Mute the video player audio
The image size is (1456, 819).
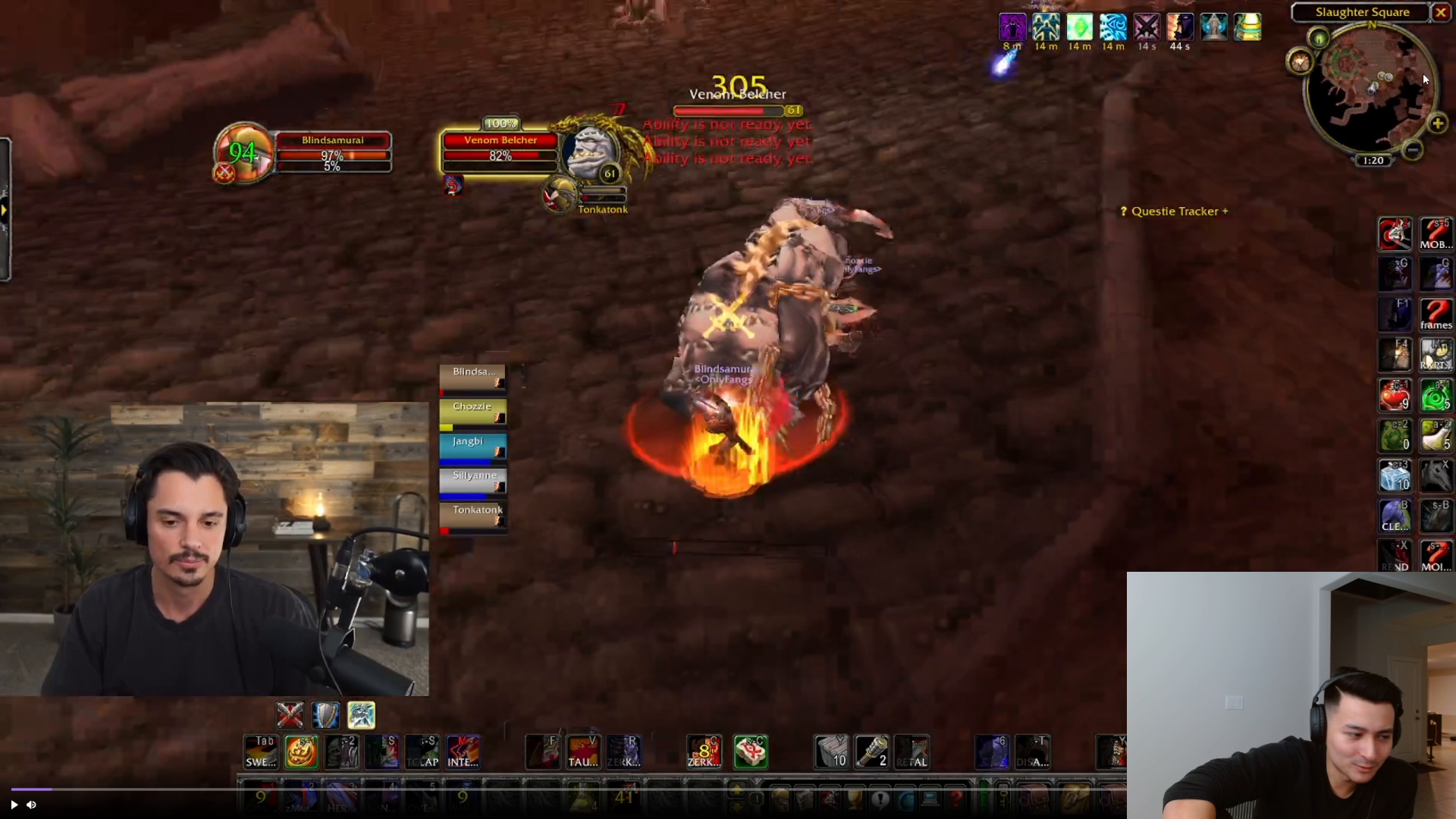pyautogui.click(x=31, y=805)
